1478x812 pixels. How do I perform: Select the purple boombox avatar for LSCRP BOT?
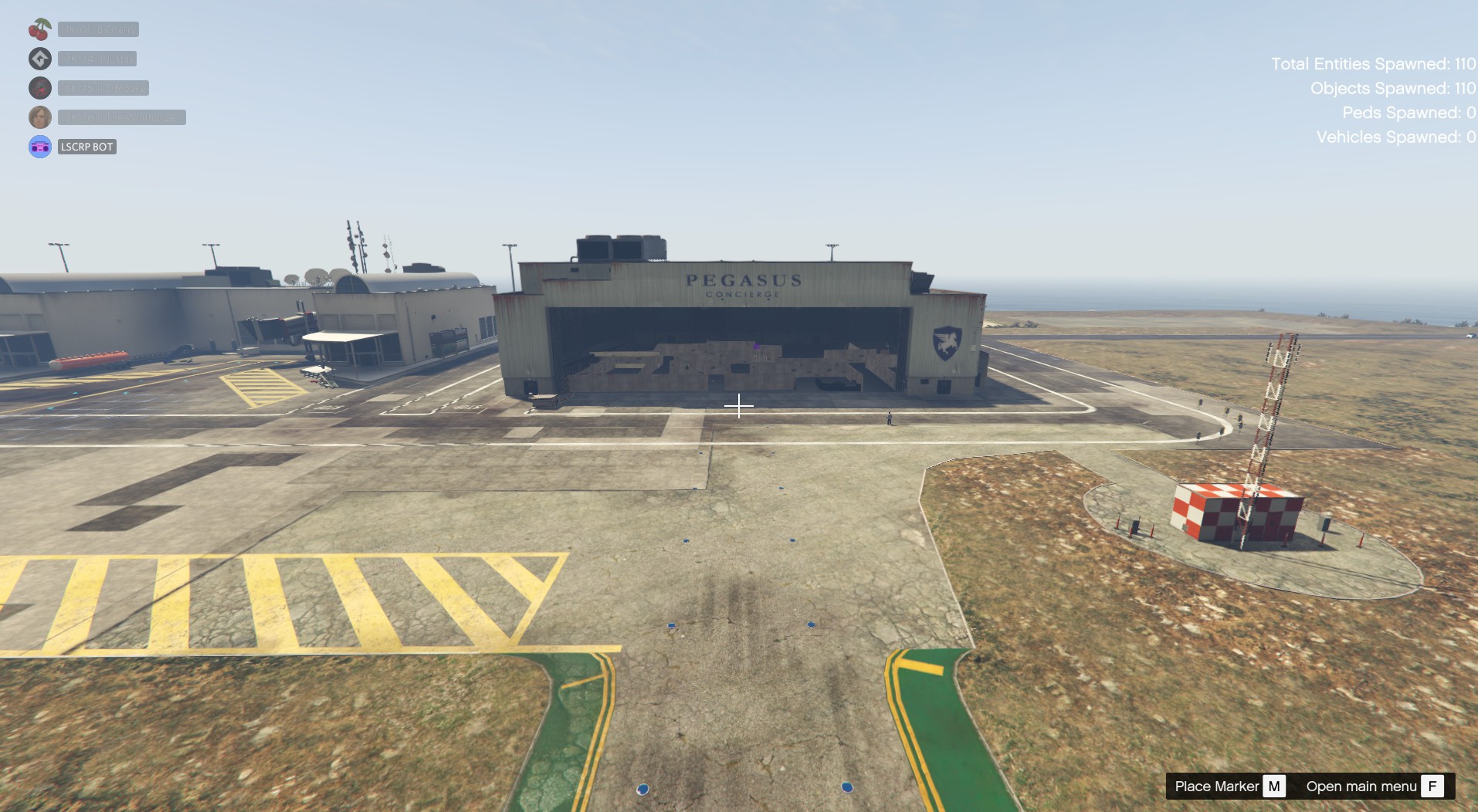39,146
